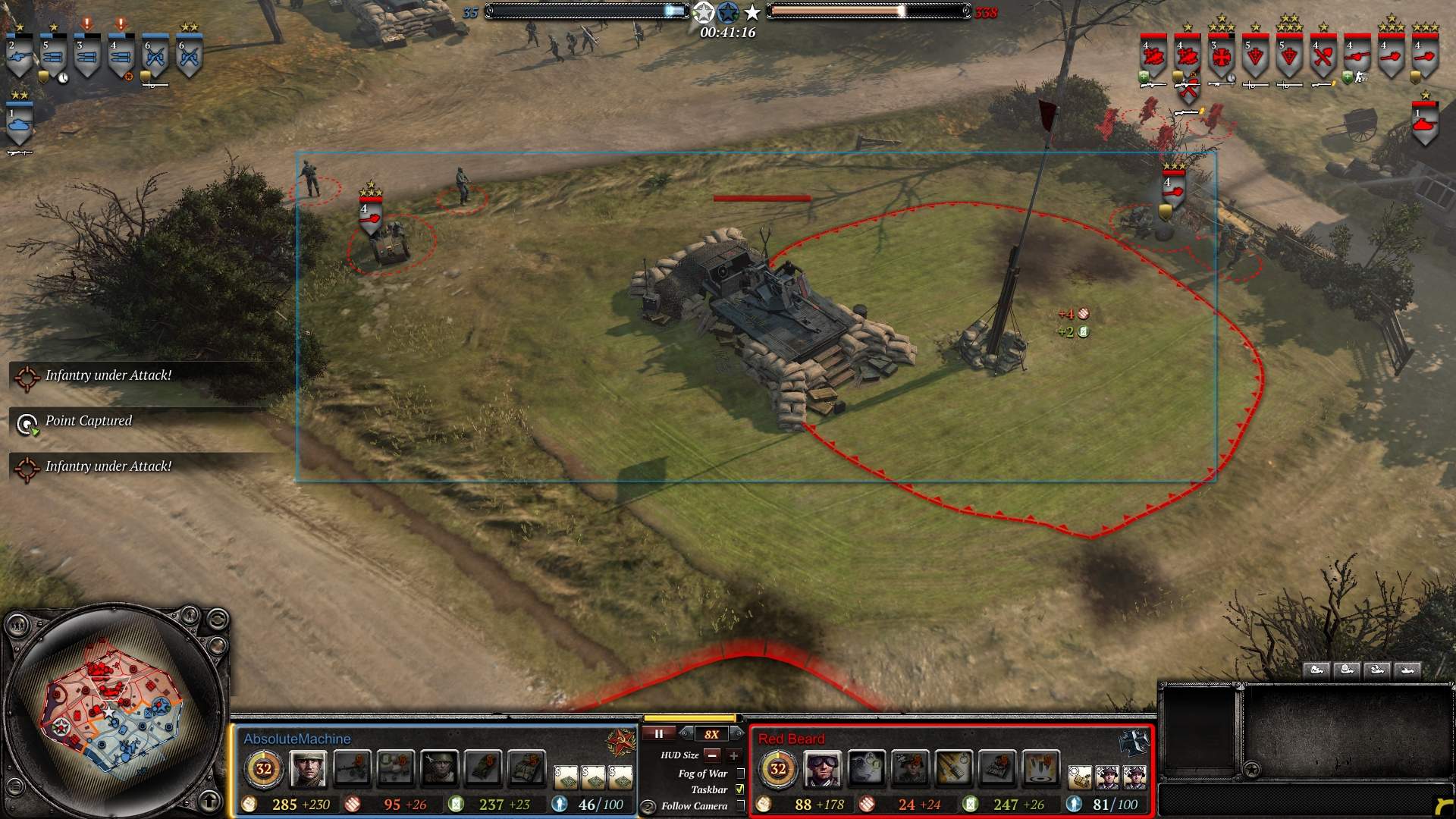The width and height of the screenshot is (1456, 819).
Task: Select the blue two-star tank unit shield
Action: [x=19, y=123]
